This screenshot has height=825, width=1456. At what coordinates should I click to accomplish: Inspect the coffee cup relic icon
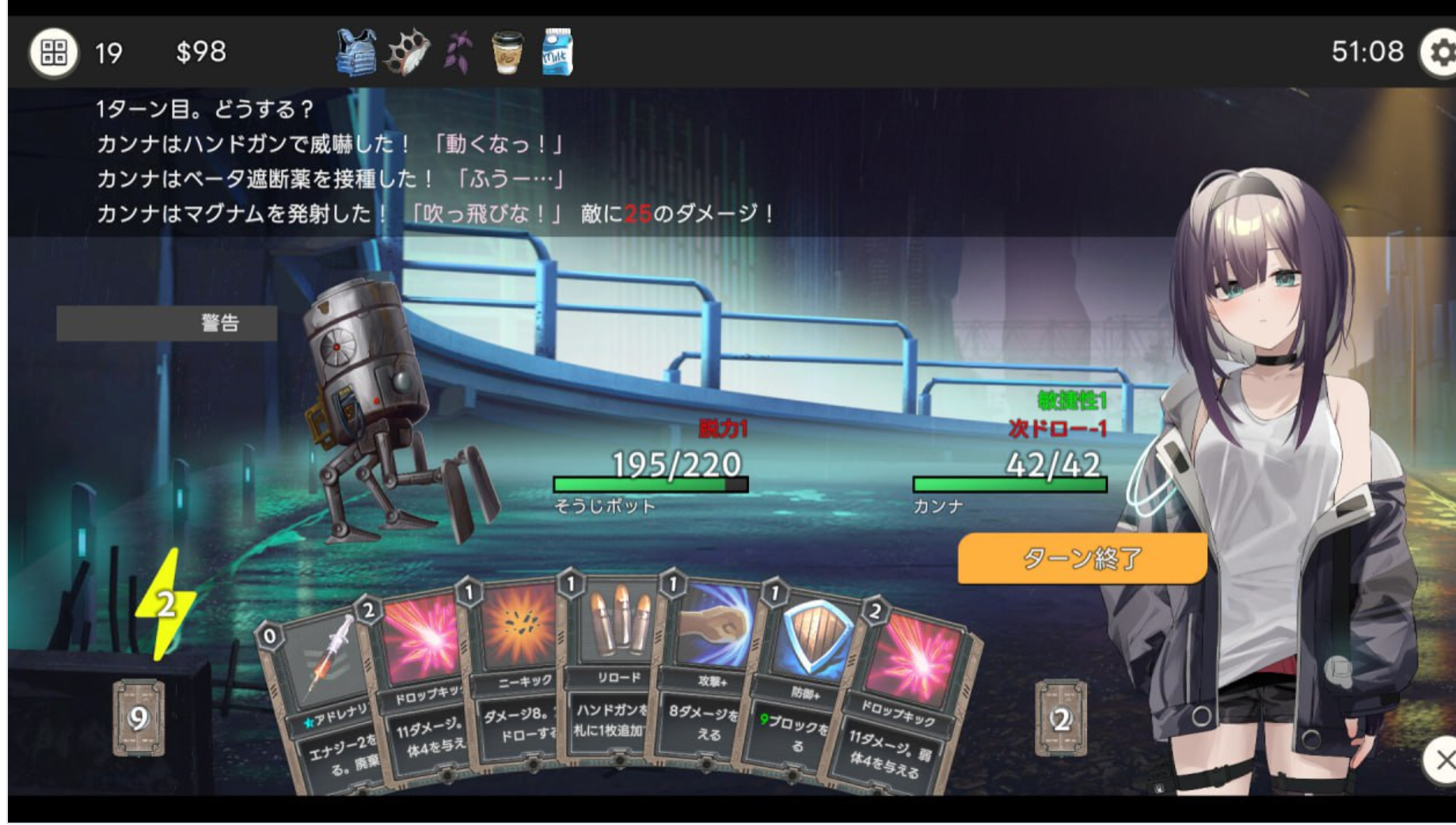[507, 52]
